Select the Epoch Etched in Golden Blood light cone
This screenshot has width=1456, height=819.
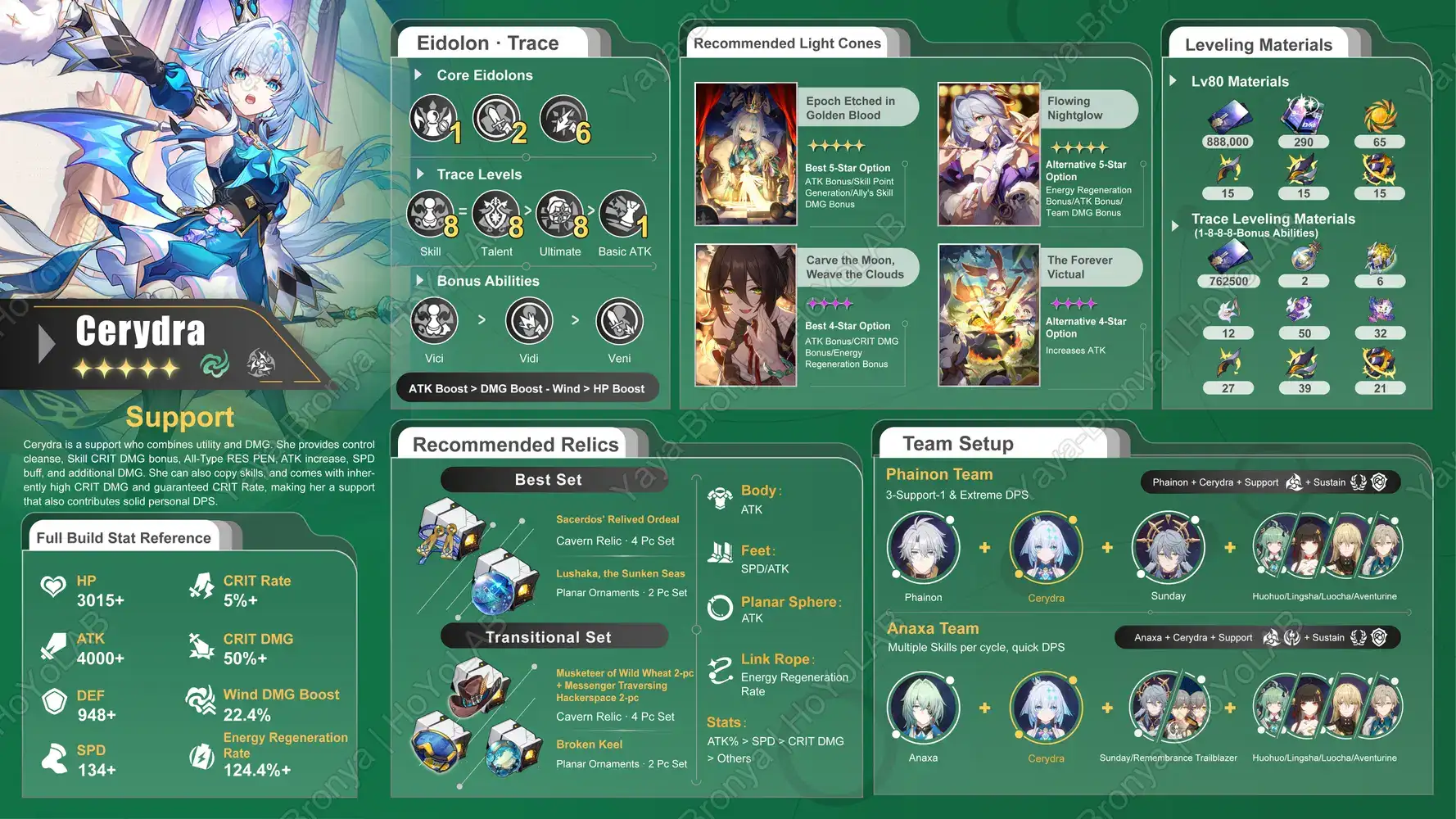[745, 154]
